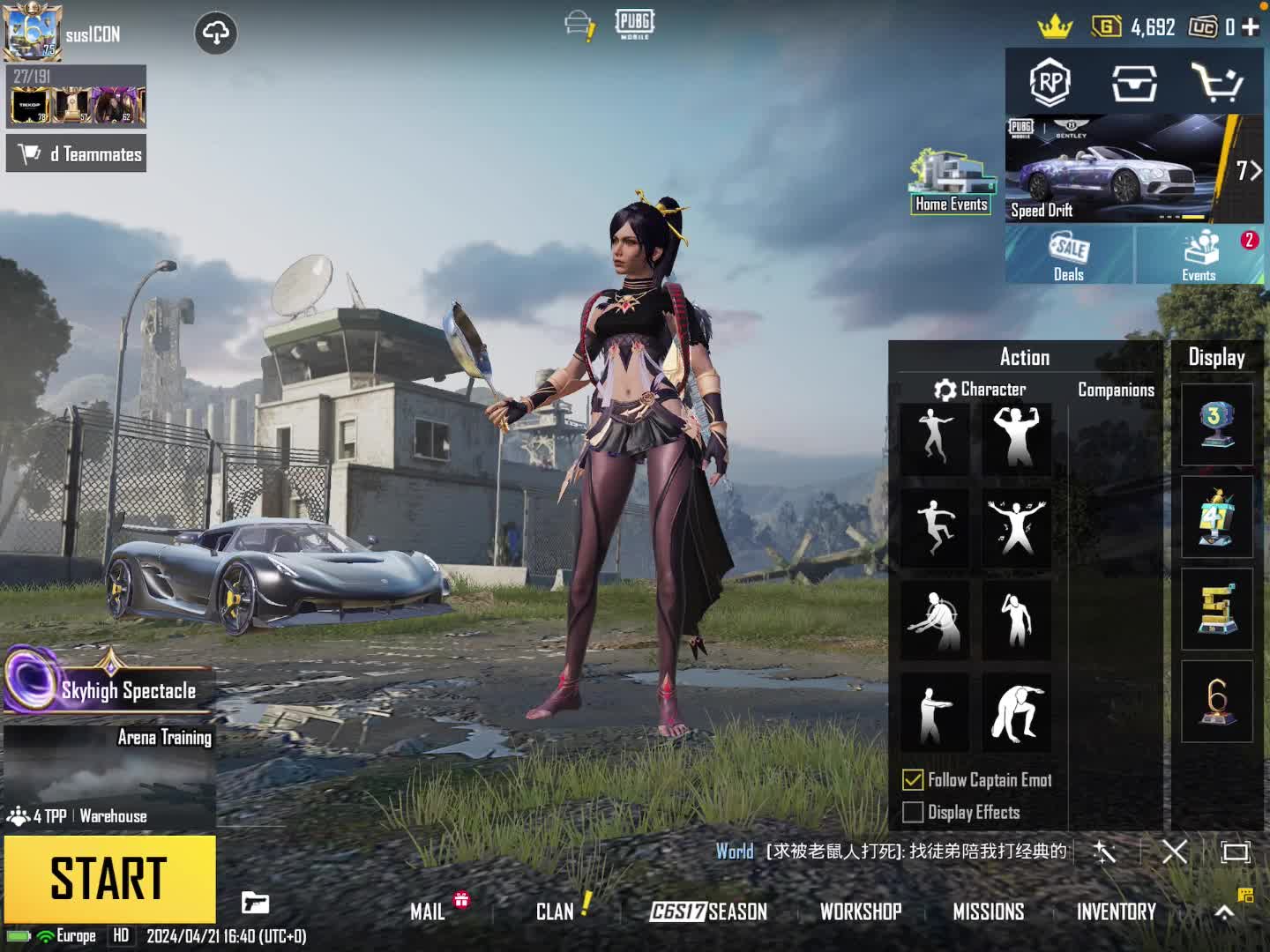1270x952 pixels.
Task: Open the Workshop
Action: 861,911
